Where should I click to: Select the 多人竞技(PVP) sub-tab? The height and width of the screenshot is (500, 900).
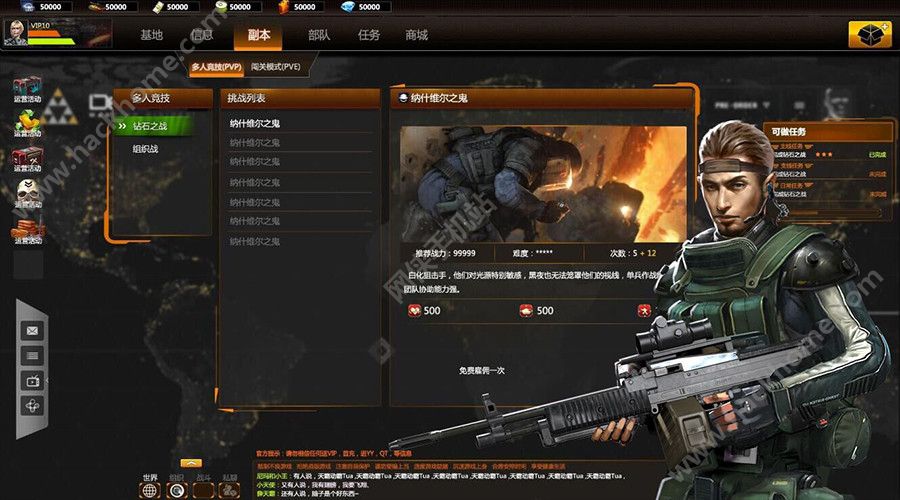tap(218, 67)
